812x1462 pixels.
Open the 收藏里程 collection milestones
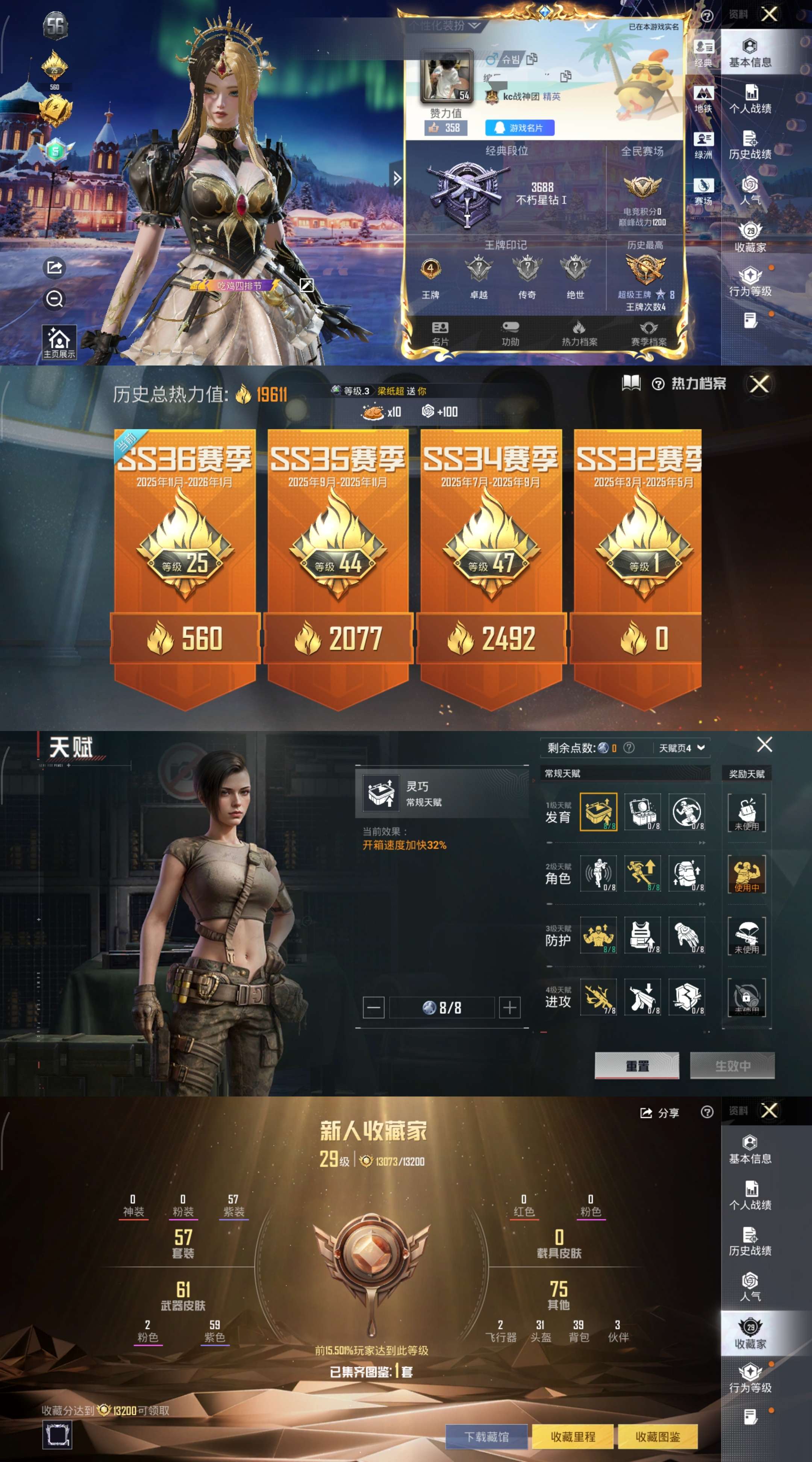pyautogui.click(x=573, y=1436)
